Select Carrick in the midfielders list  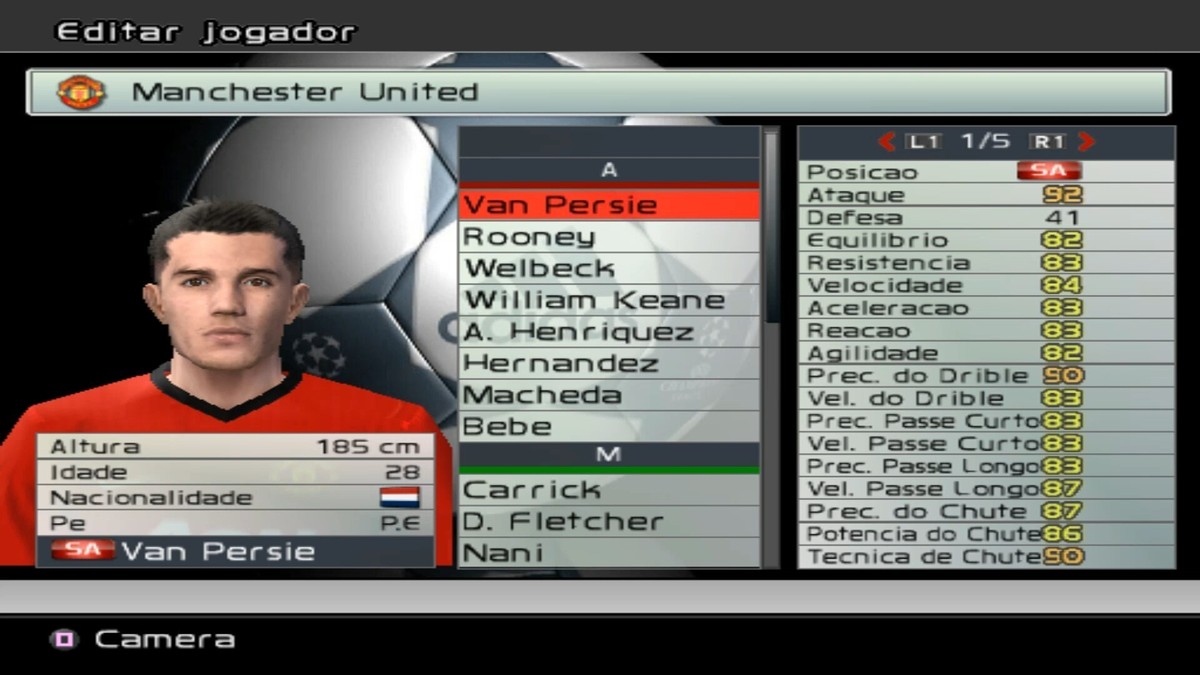pyautogui.click(x=609, y=490)
